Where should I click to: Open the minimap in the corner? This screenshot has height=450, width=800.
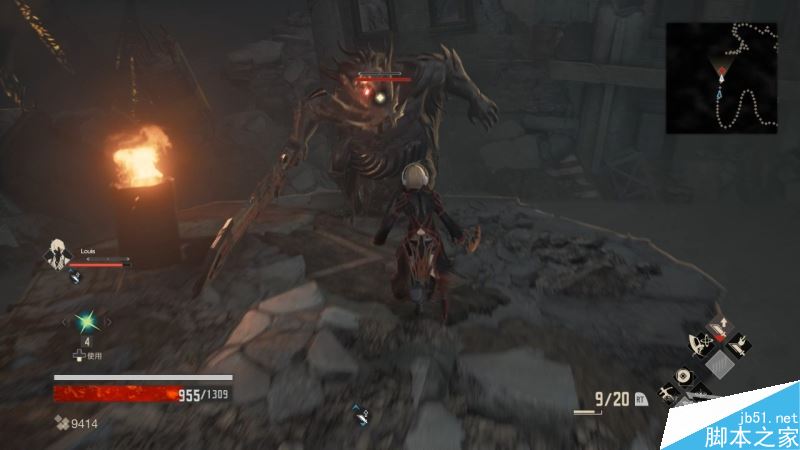(721, 77)
